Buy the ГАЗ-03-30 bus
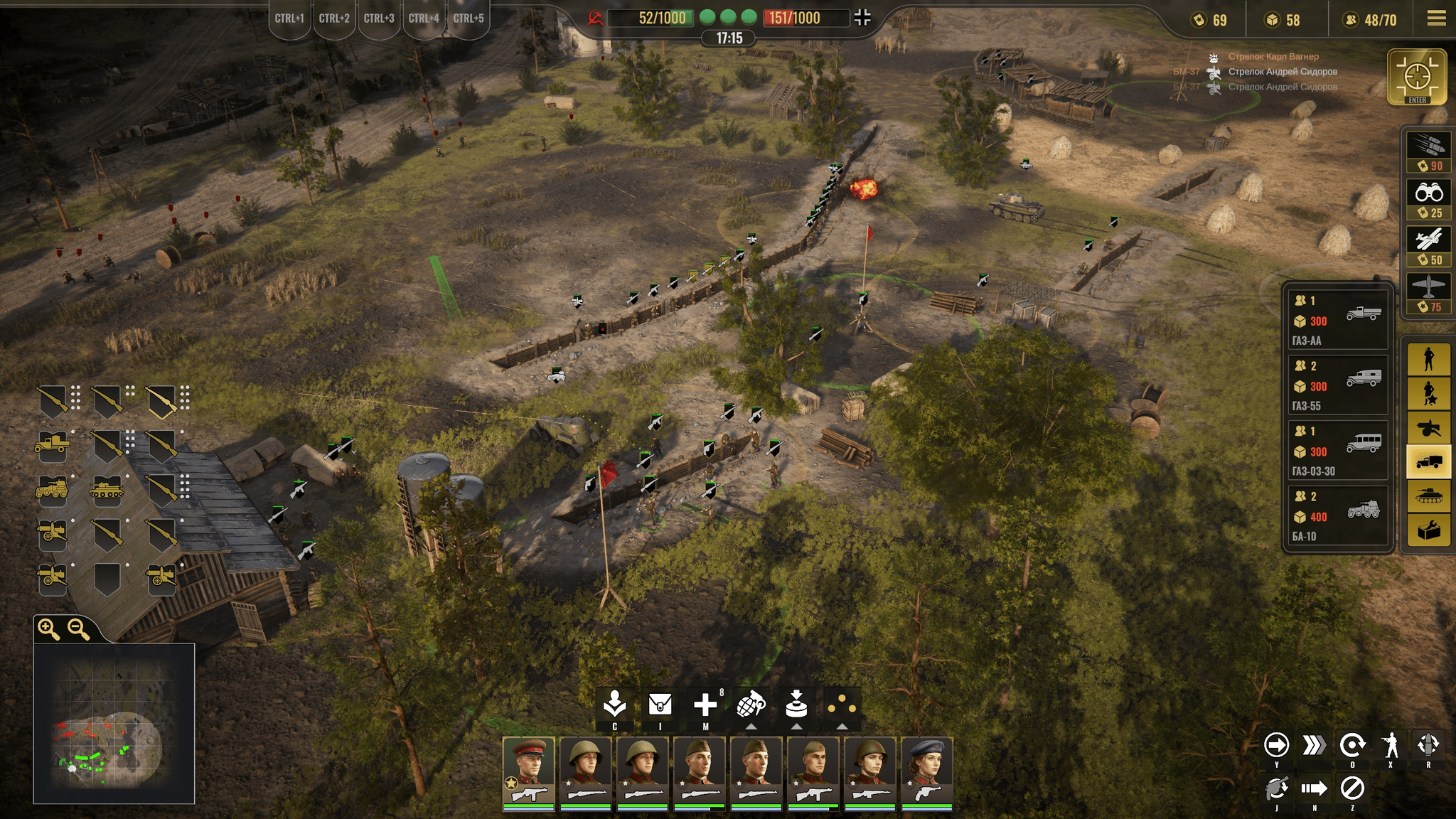This screenshot has height=819, width=1456. [1337, 451]
